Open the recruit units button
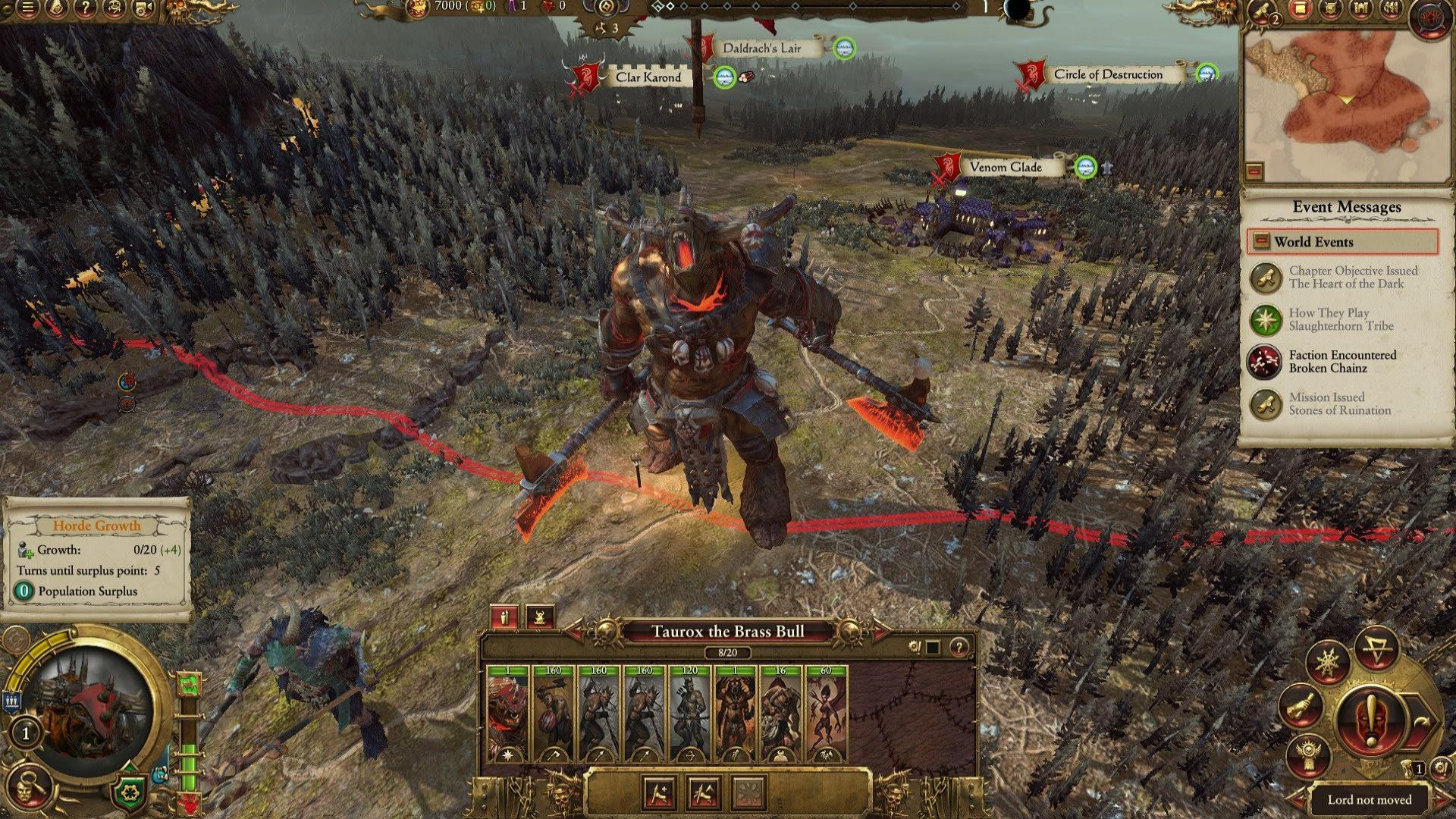This screenshot has height=819, width=1456. coord(658,793)
